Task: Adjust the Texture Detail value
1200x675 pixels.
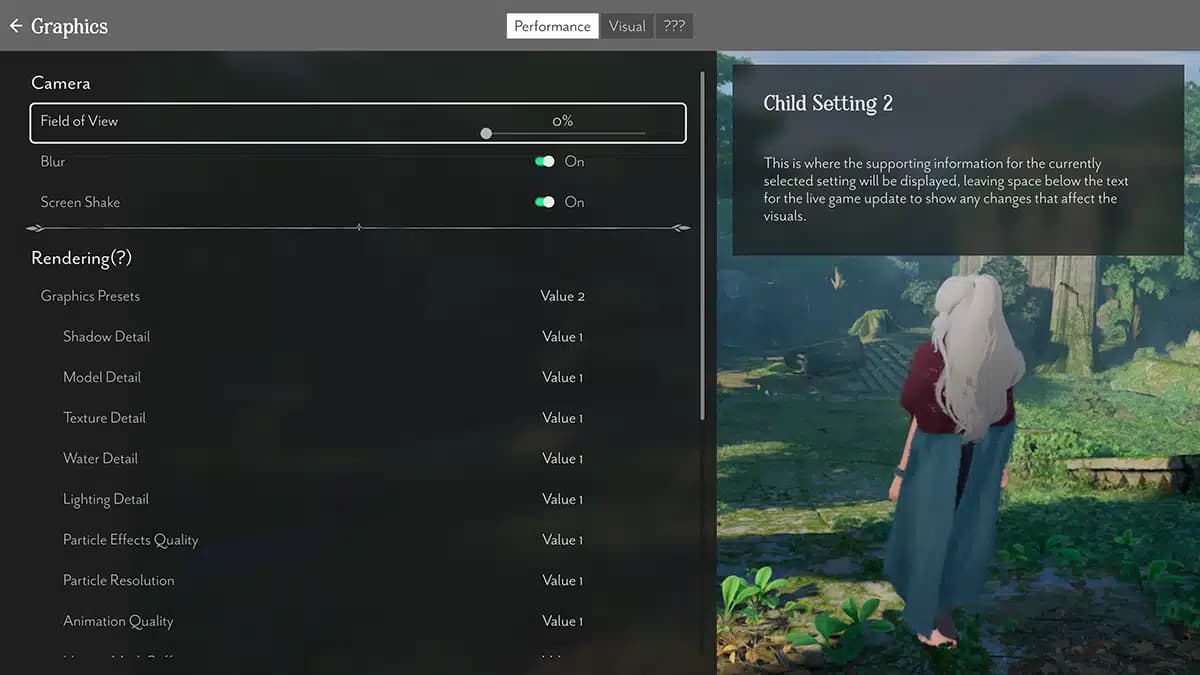Action: coord(562,418)
